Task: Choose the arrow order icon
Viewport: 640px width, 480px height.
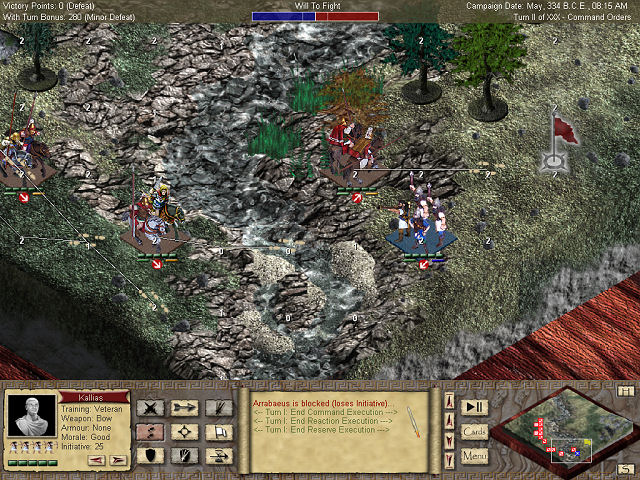Action: (185, 407)
